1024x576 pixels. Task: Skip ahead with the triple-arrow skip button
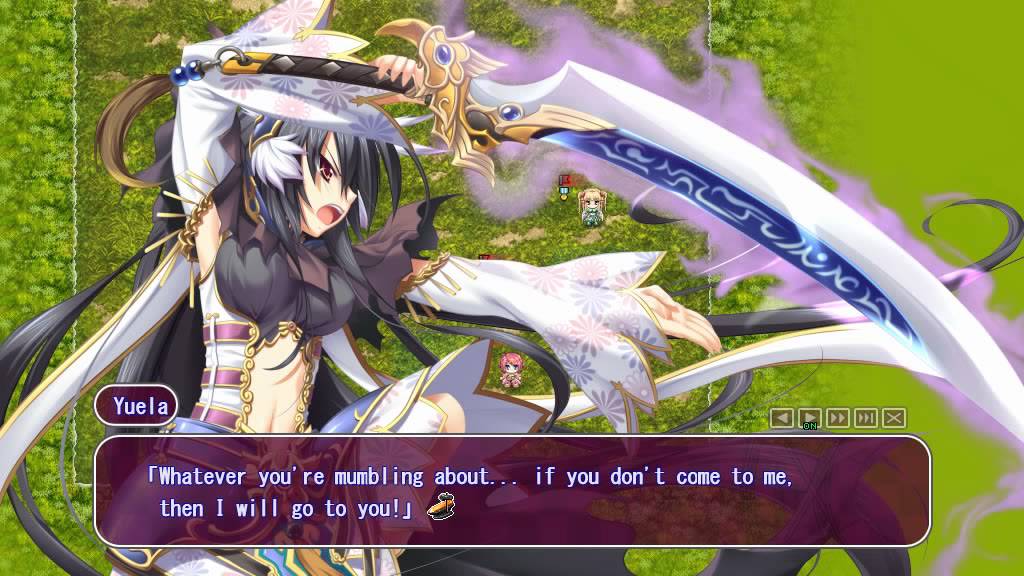coord(865,418)
